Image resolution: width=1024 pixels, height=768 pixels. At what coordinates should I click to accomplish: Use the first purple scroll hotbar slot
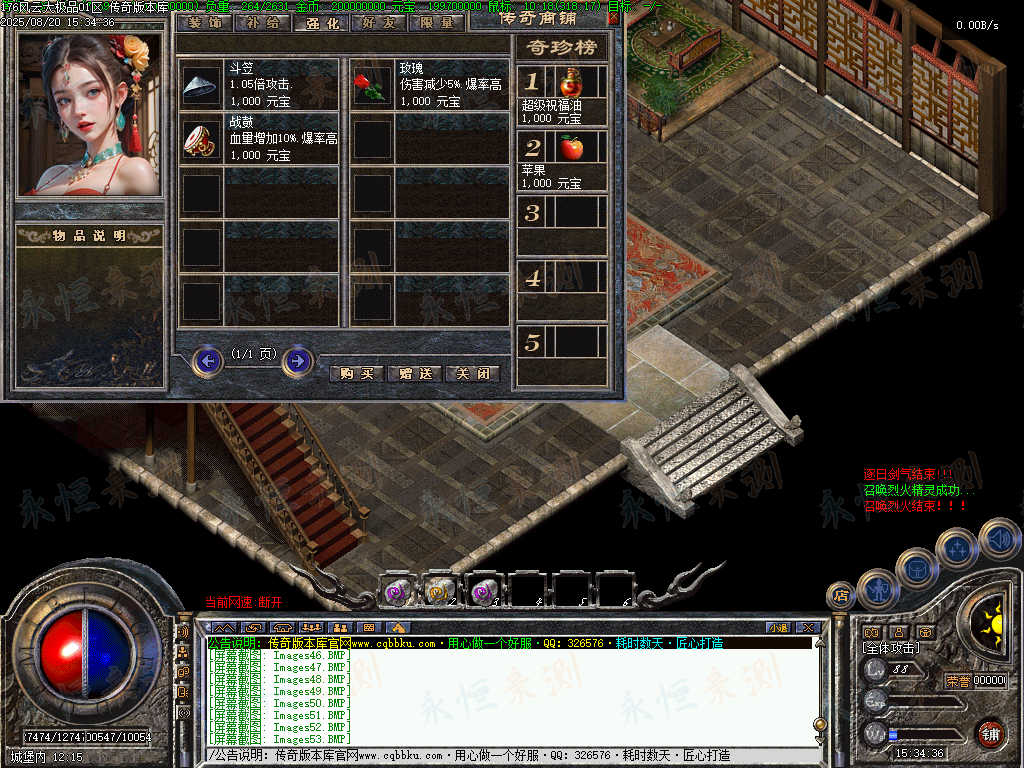click(397, 591)
